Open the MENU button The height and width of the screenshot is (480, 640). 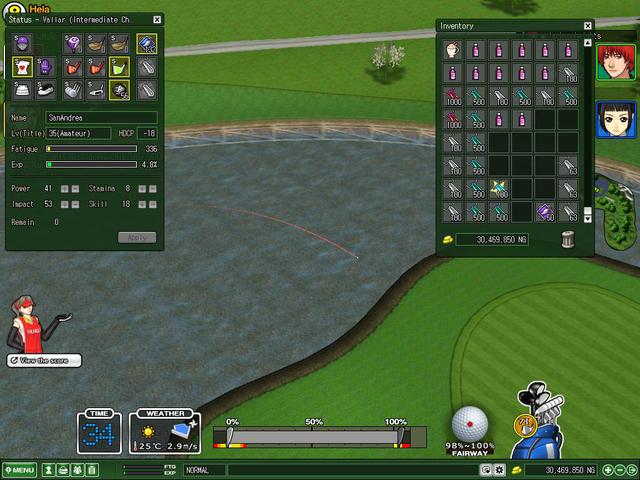pos(19,470)
